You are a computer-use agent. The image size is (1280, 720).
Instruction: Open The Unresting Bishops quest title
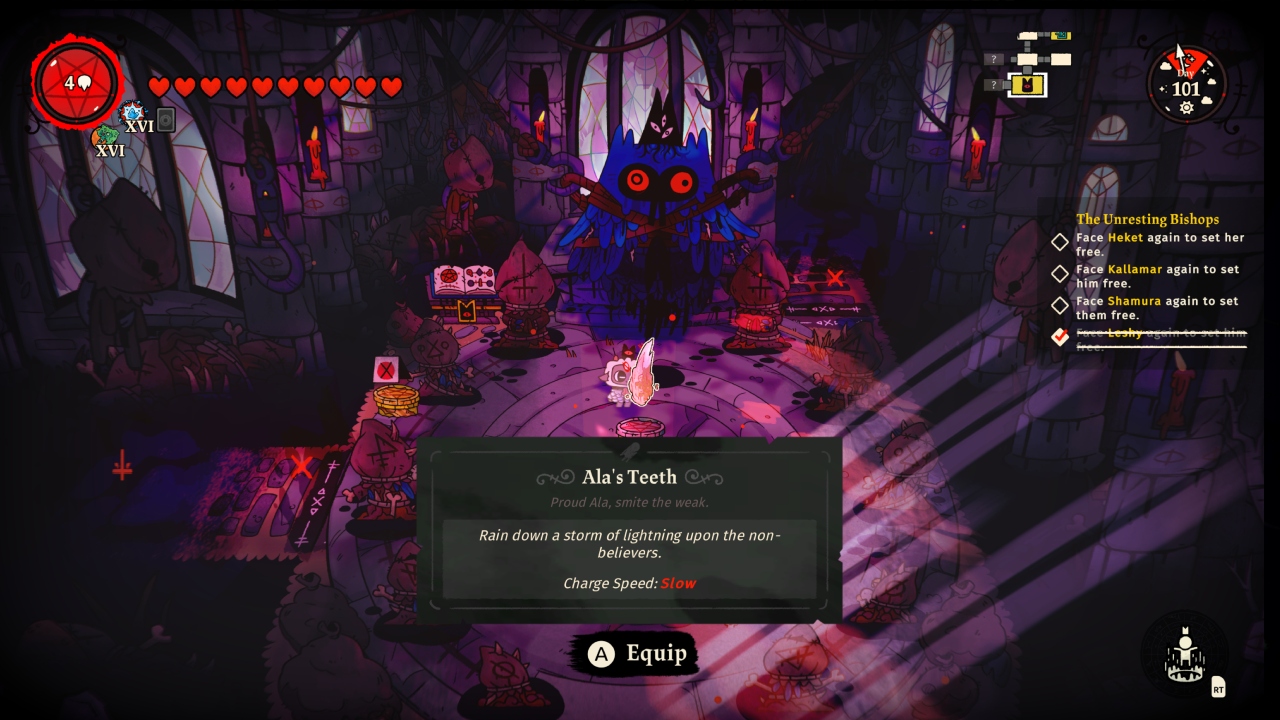click(1147, 219)
